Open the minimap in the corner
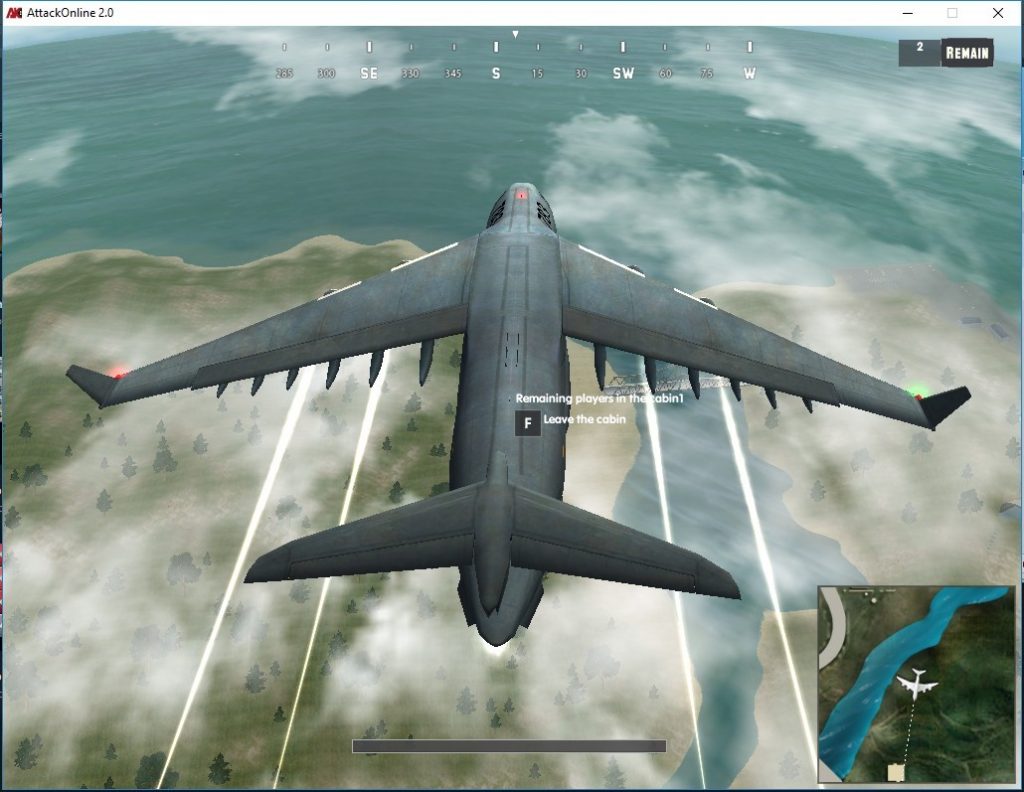Viewport: 1024px width, 792px height. click(917, 683)
